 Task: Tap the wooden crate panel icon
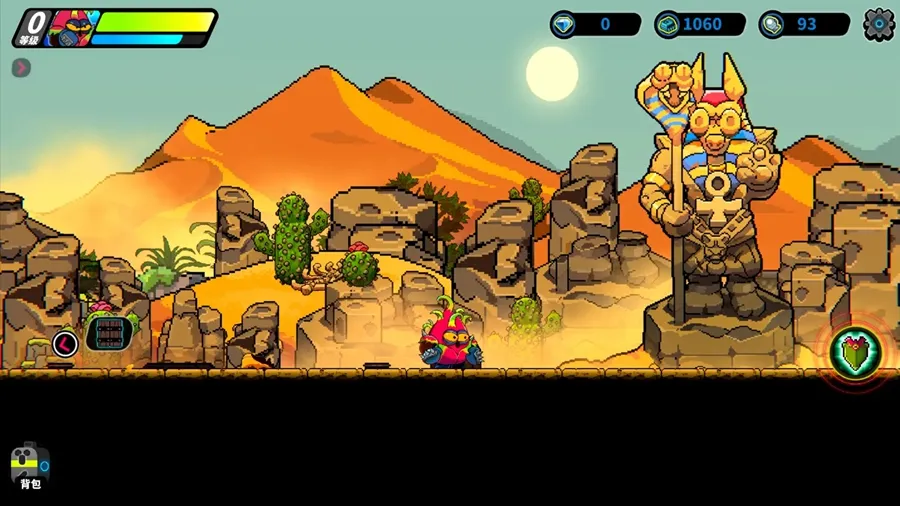coord(109,333)
